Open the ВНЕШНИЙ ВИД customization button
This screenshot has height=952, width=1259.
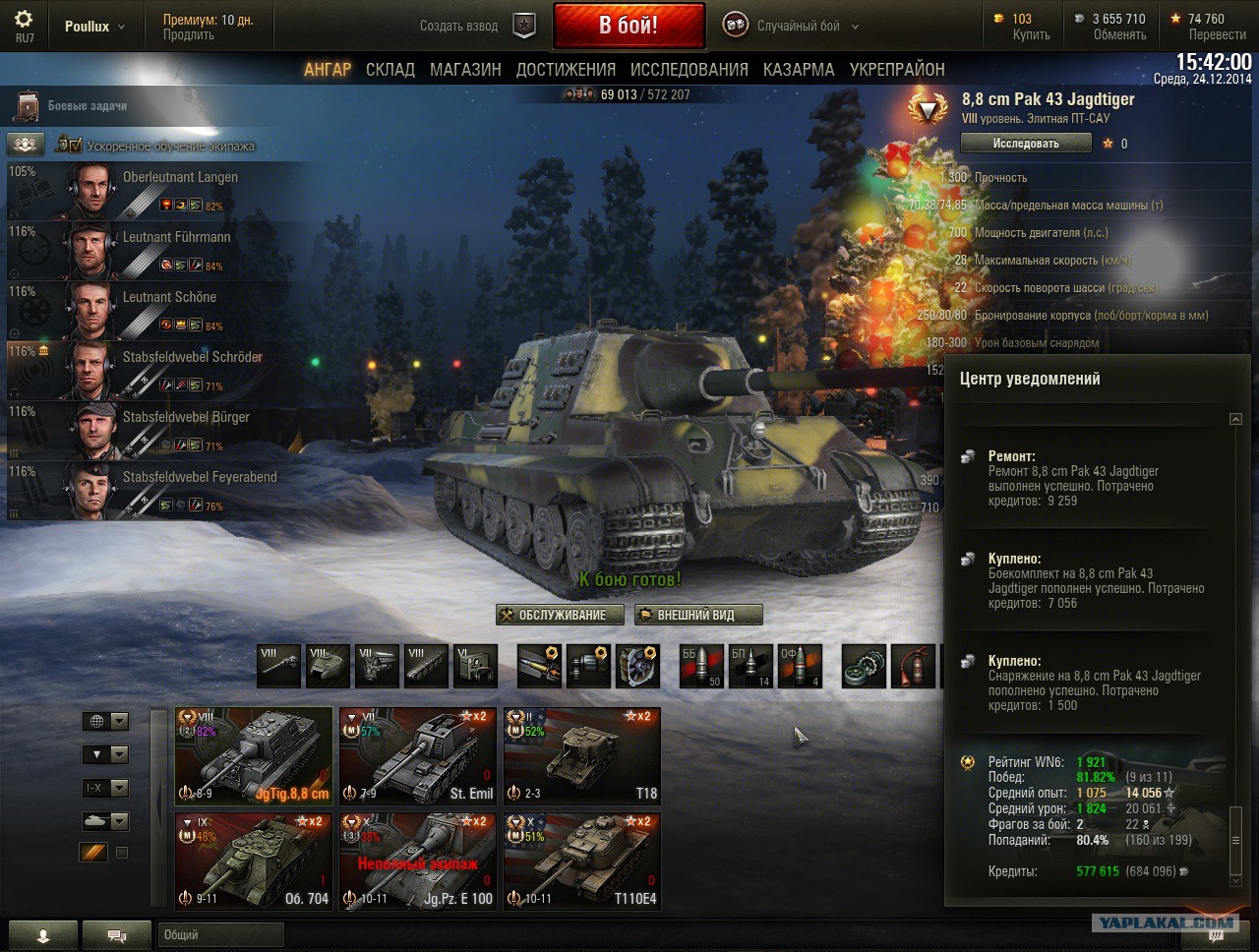(698, 616)
